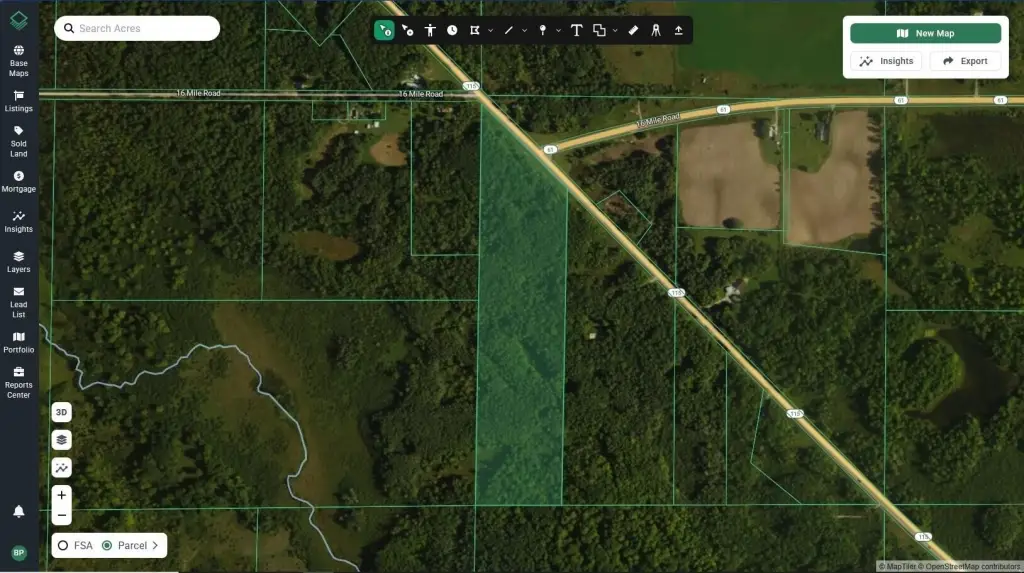Zoom out with the minus button

62,515
